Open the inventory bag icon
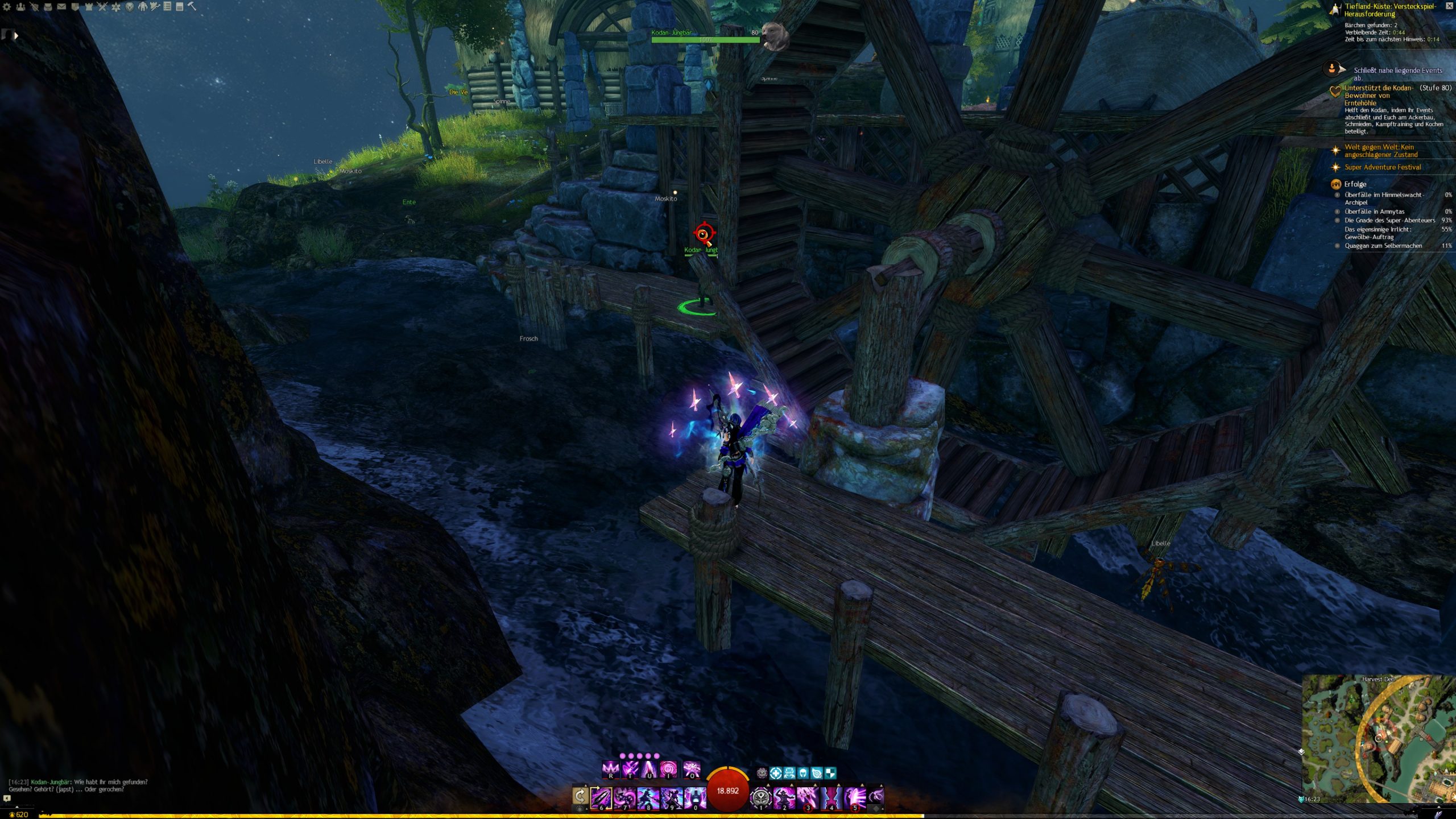The height and width of the screenshot is (819, 1456). pyautogui.click(x=48, y=7)
